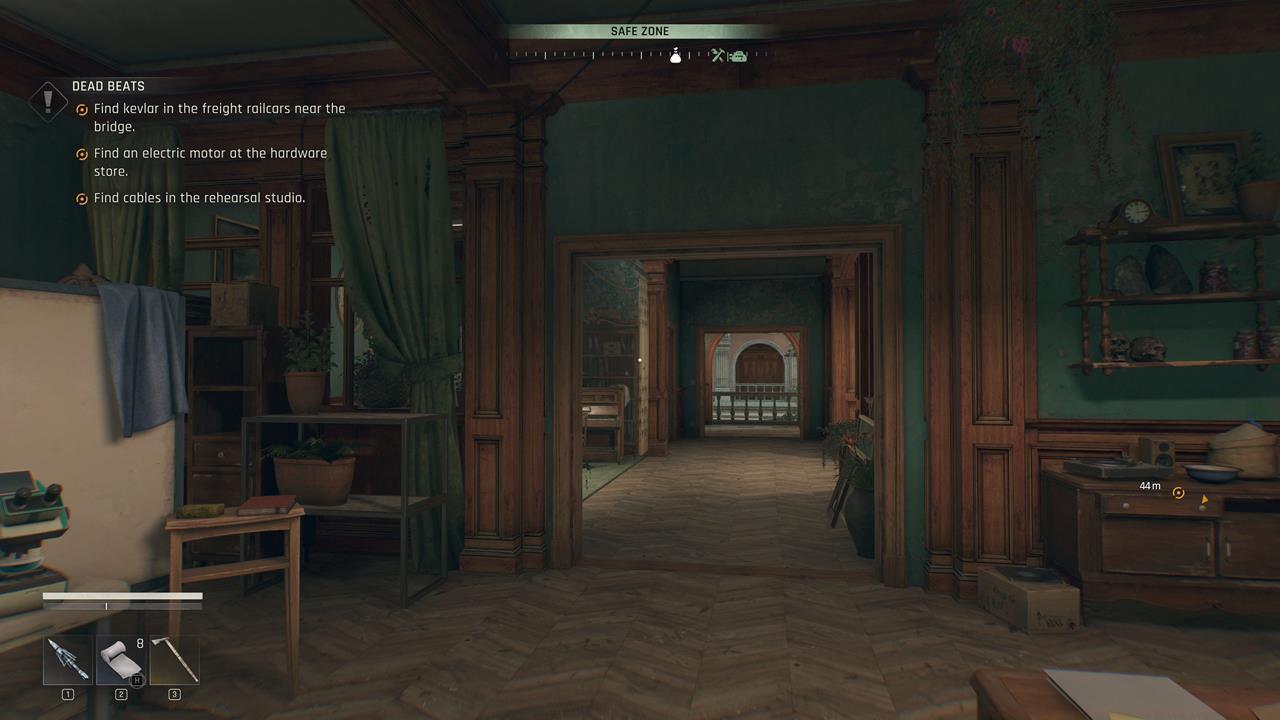Click the yellow objective arrow pointer

pos(1205,500)
